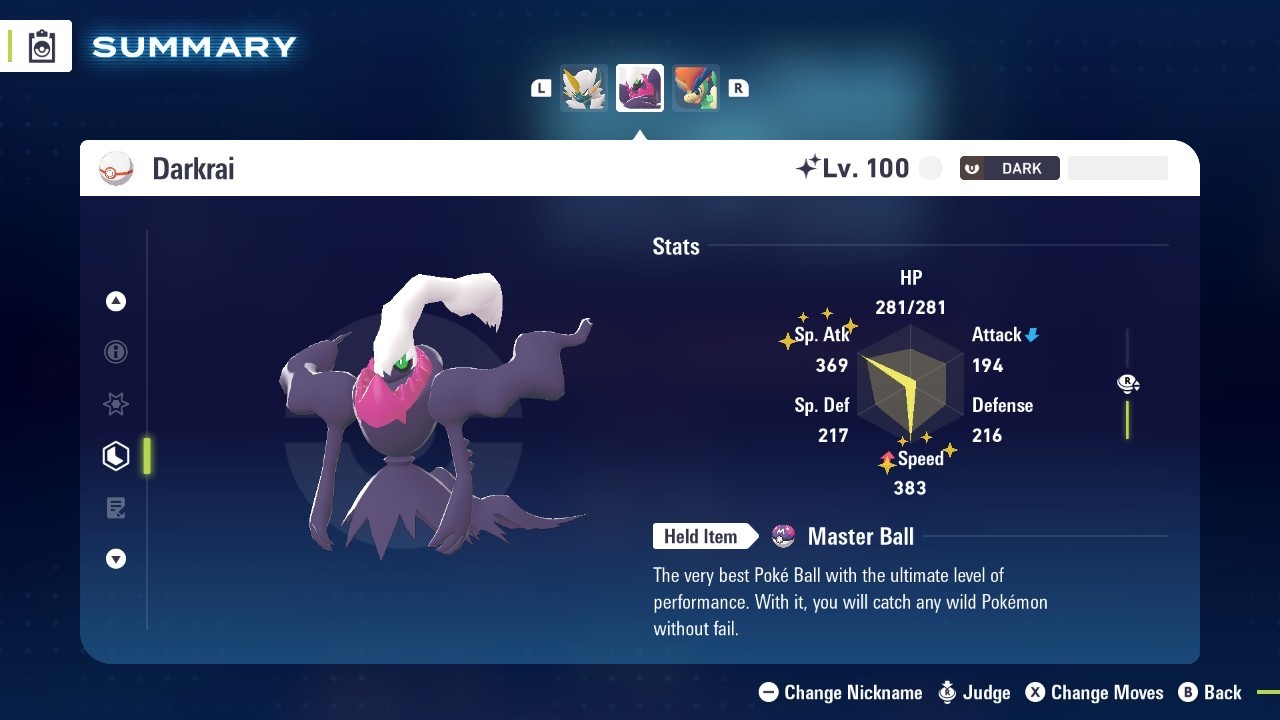Open the info page tab

(116, 352)
